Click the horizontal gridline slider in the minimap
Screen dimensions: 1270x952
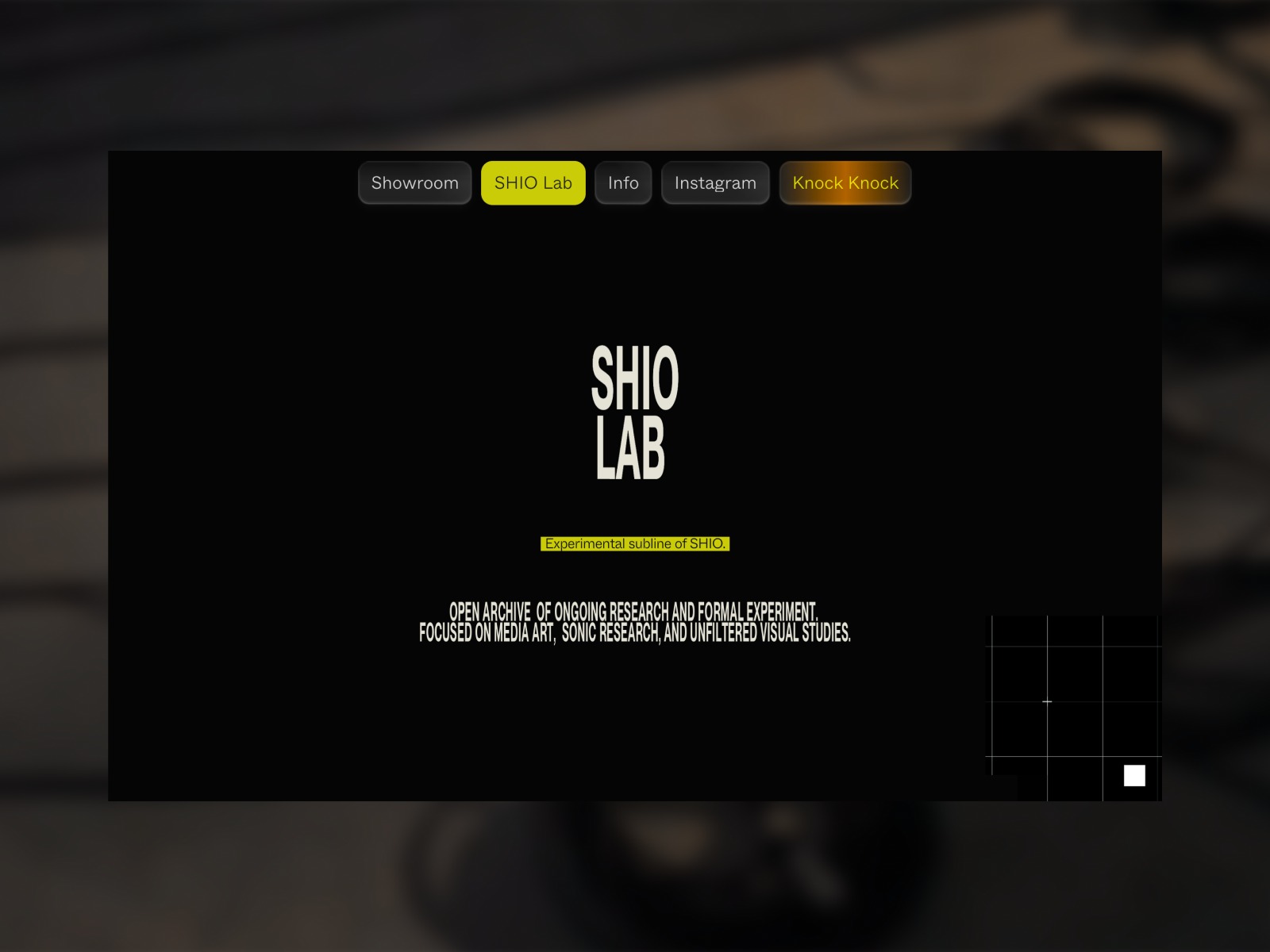pos(1048,701)
